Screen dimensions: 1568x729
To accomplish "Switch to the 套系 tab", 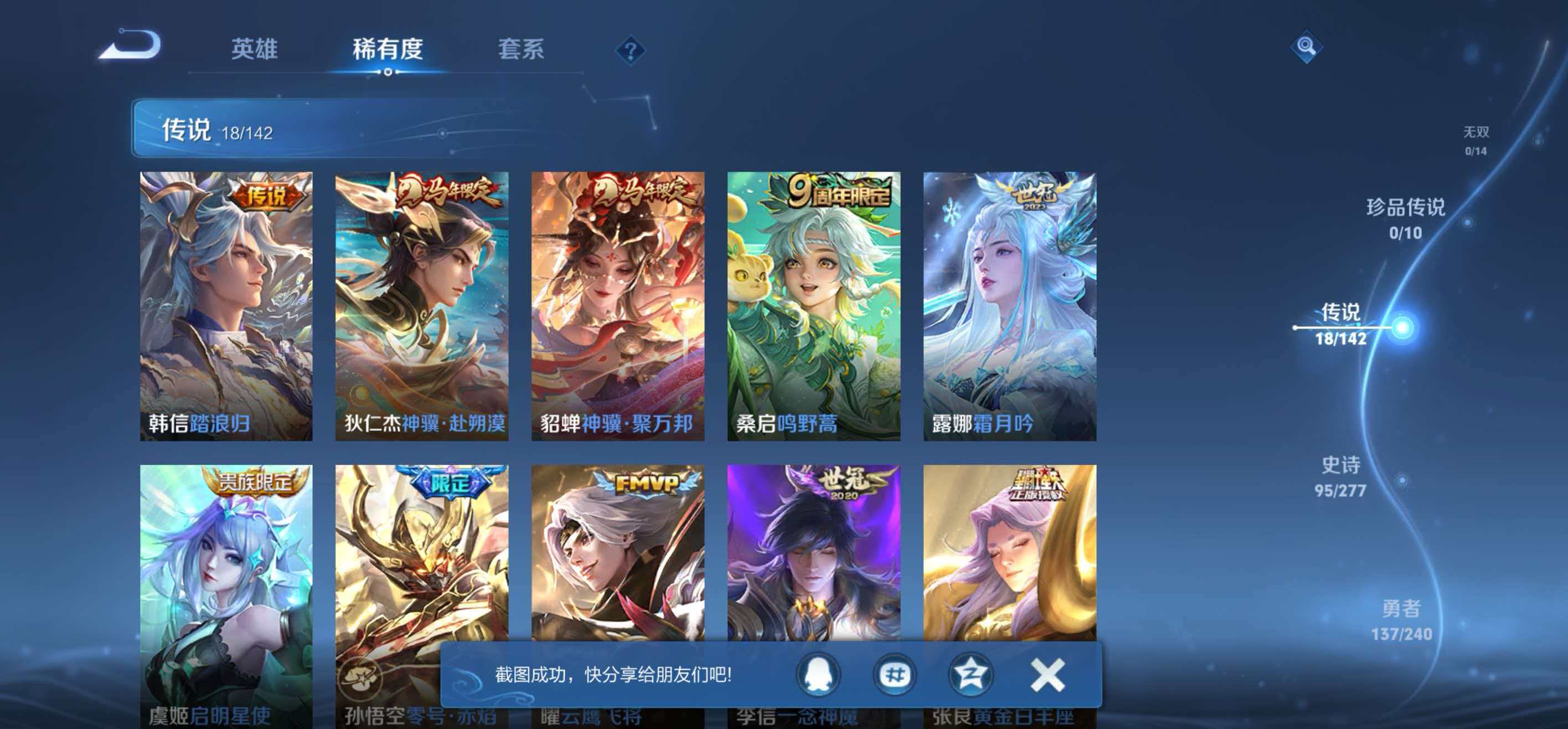I will 520,50.
